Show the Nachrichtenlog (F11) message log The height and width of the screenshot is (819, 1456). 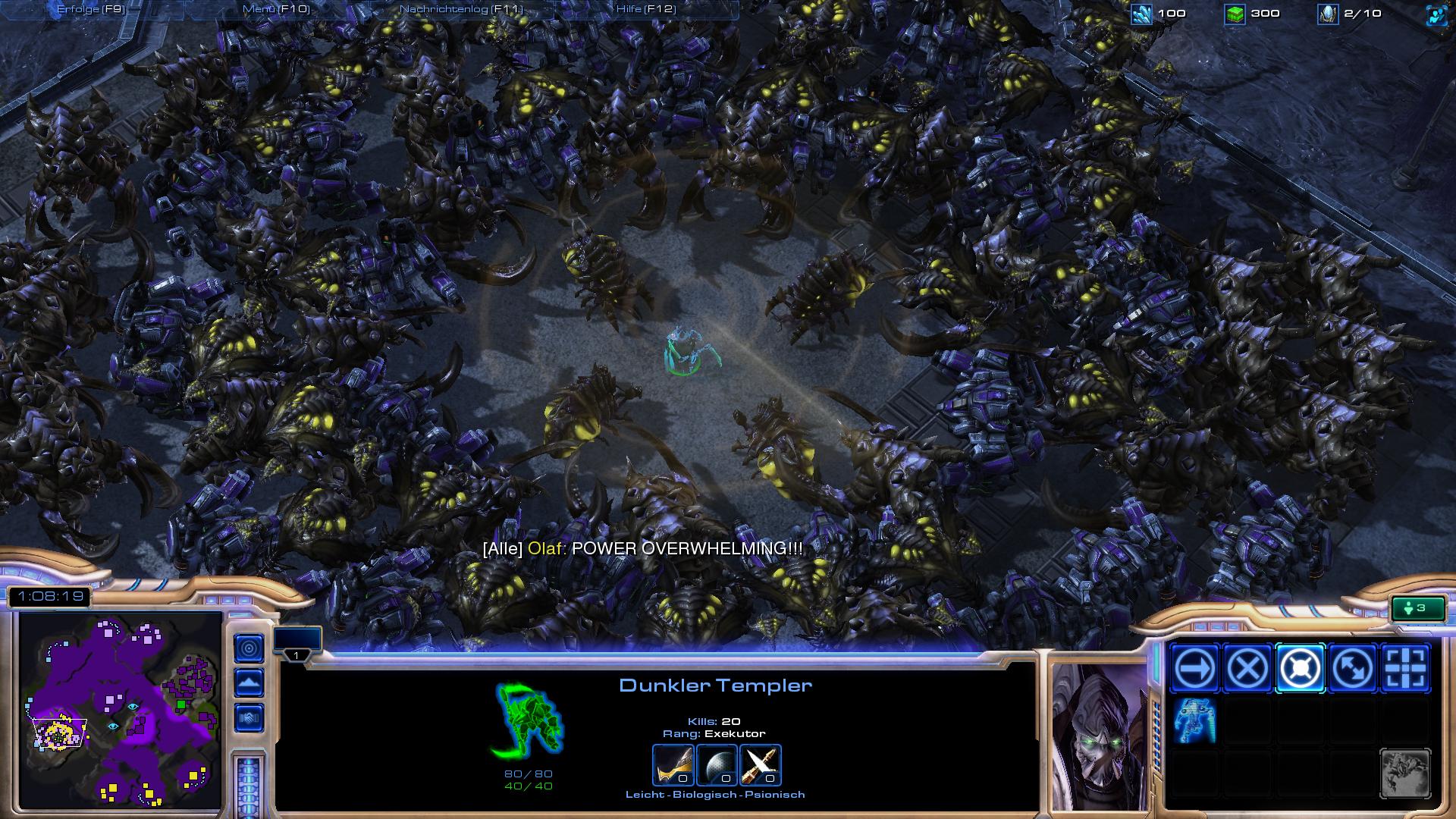point(461,9)
